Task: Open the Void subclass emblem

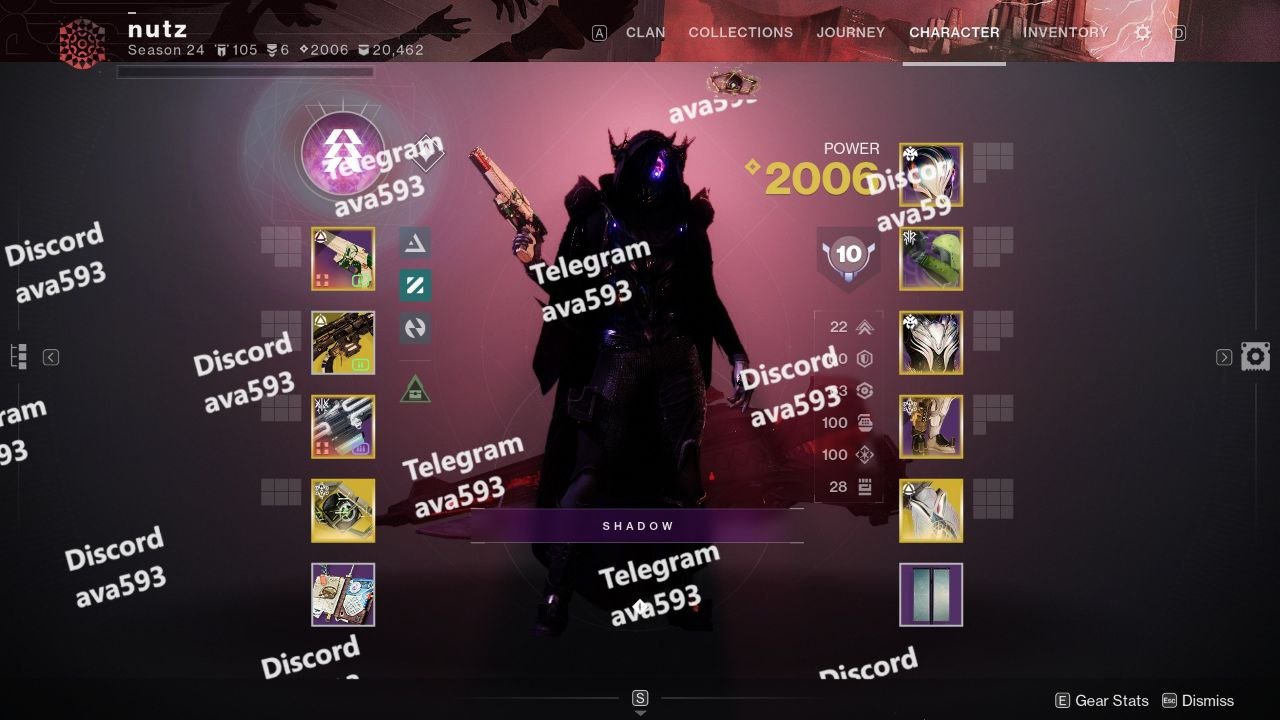Action: (x=343, y=154)
